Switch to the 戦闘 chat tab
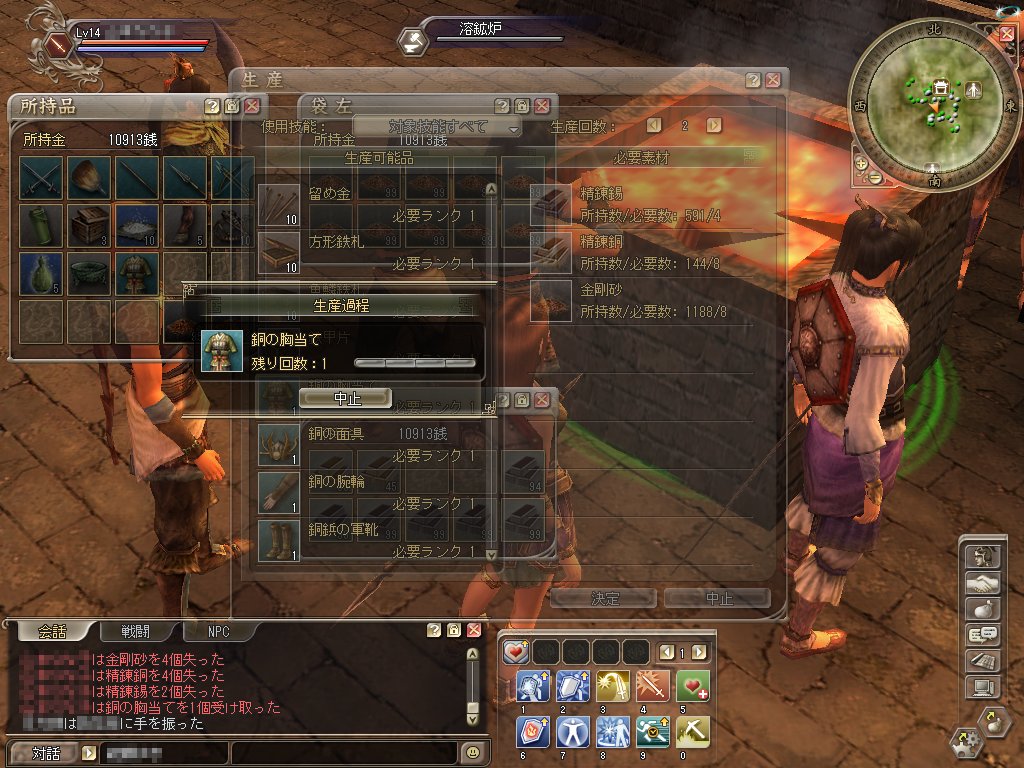Image resolution: width=1024 pixels, height=768 pixels. pyautogui.click(x=143, y=631)
